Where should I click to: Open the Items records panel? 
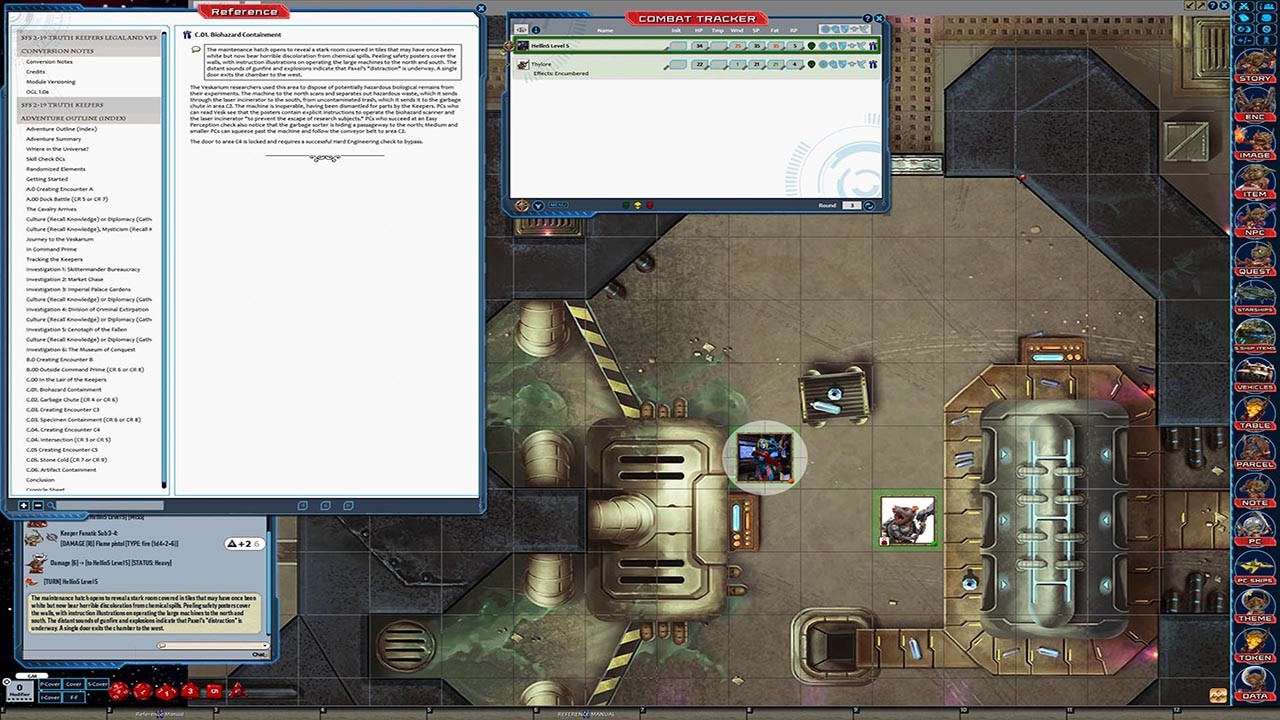click(1255, 185)
